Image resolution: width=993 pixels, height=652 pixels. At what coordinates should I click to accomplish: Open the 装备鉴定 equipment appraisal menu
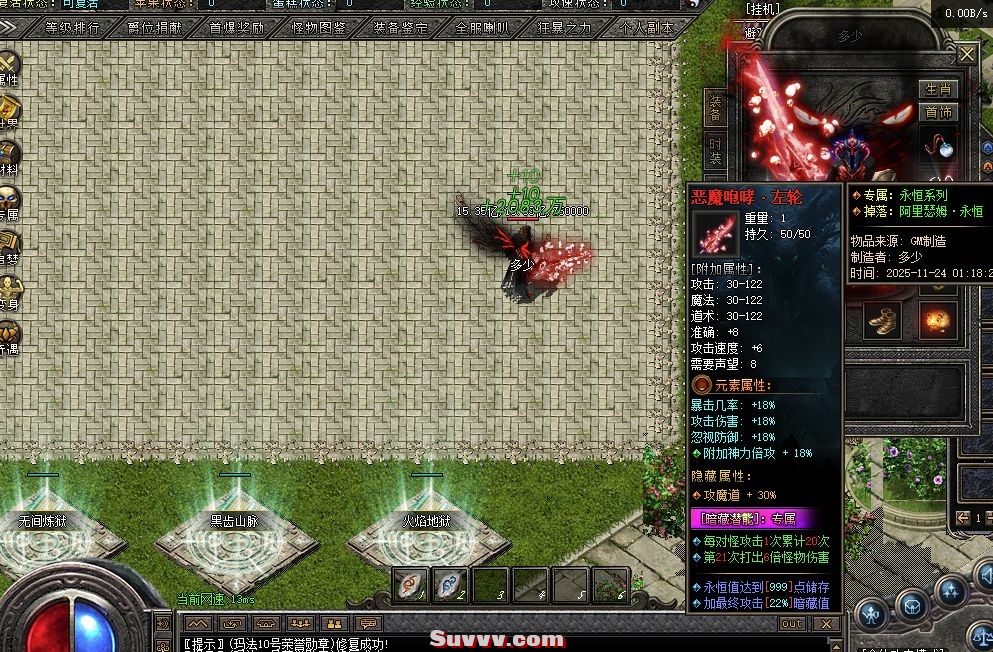[399, 28]
